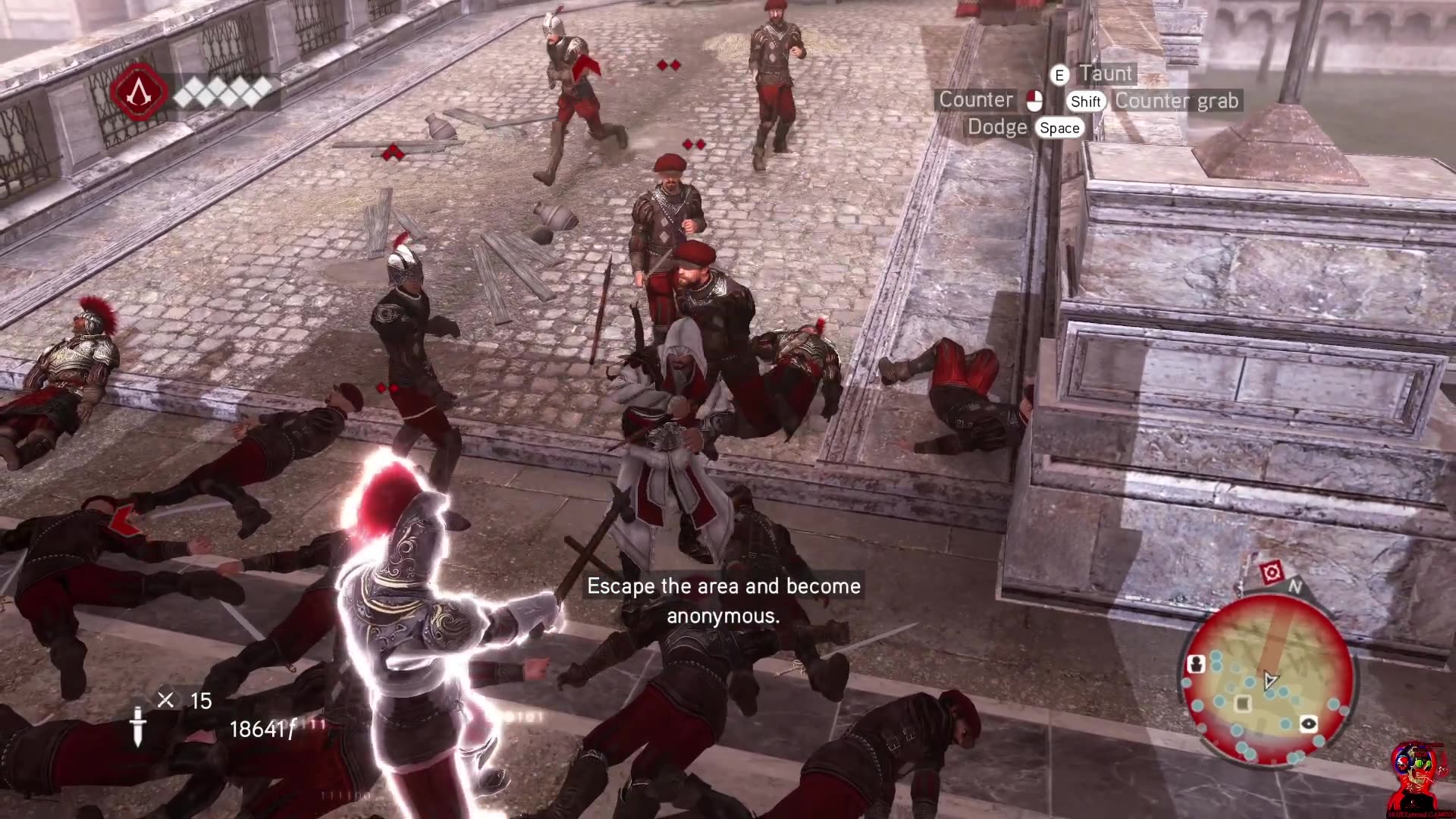Click the person icon on the minimap edge
Viewport: 1456px width, 819px height.
[x=1197, y=663]
